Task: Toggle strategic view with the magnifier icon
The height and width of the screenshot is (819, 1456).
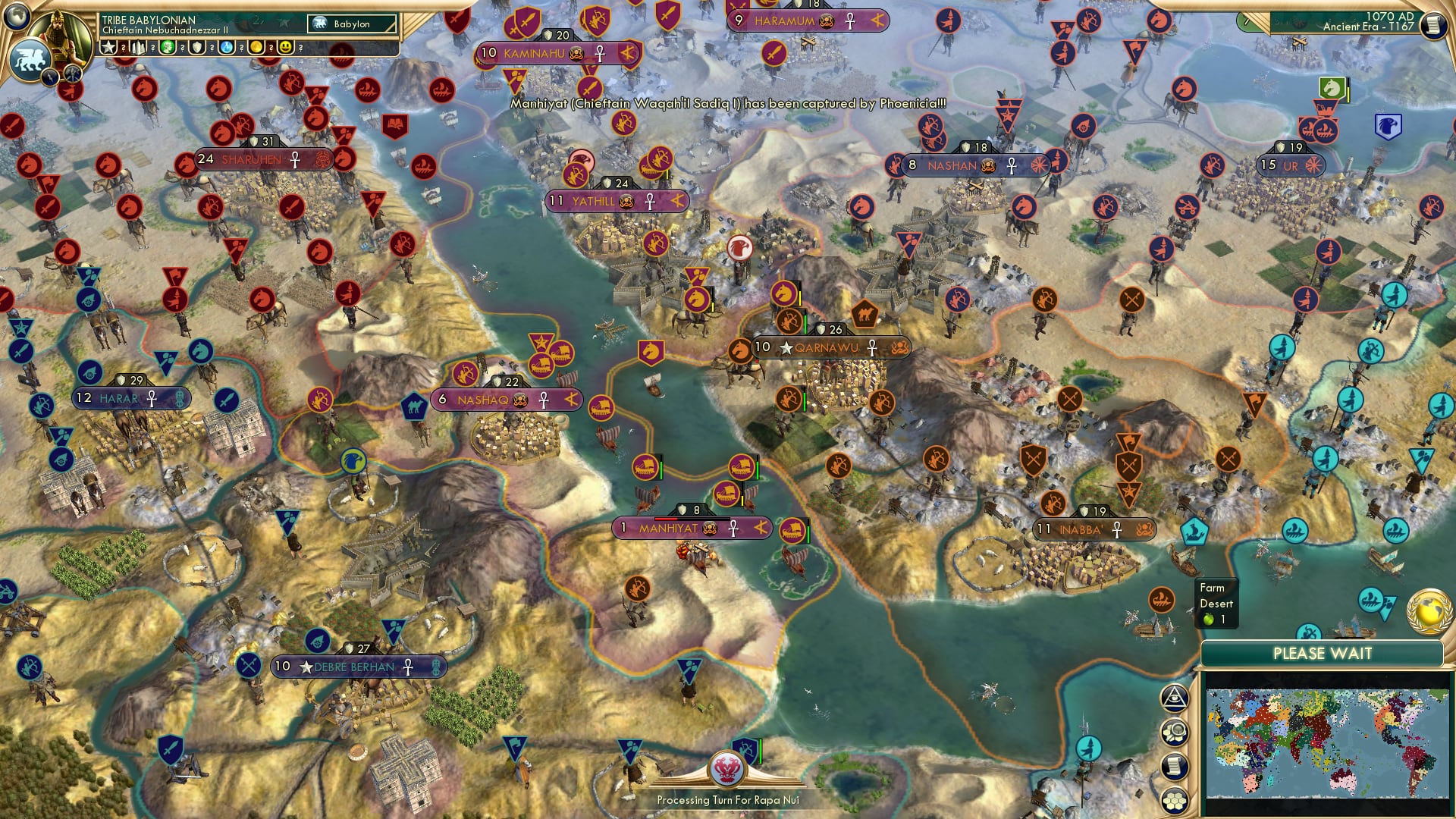Action: (1176, 730)
